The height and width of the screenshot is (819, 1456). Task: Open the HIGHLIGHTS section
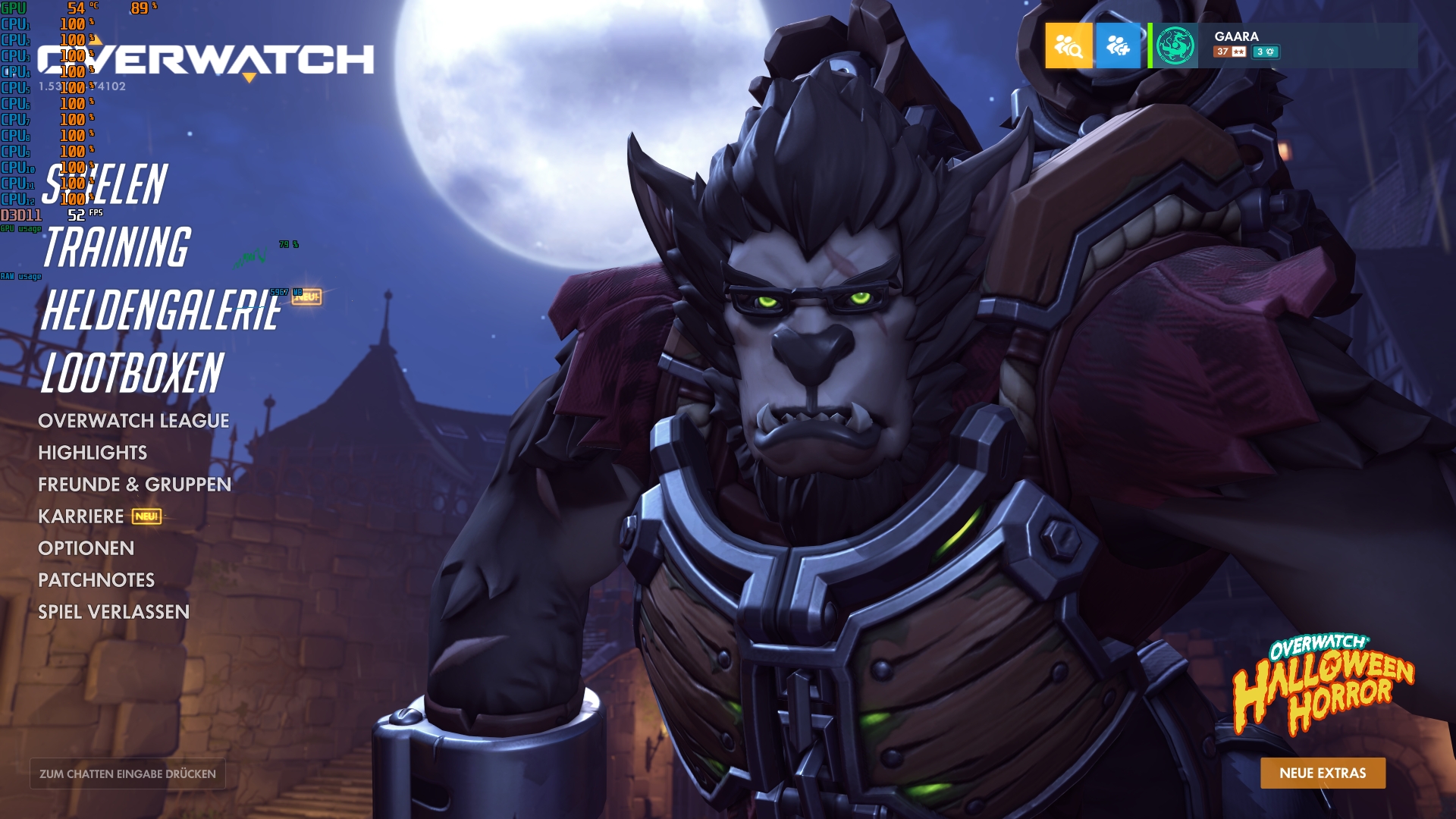pyautogui.click(x=95, y=452)
